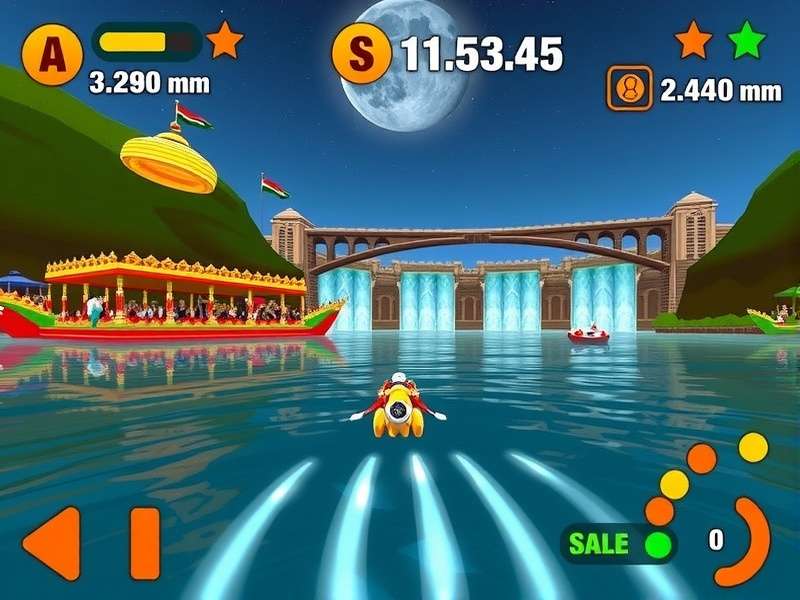Tap the orange A button
Screen dimensions: 800x600
[47, 56]
